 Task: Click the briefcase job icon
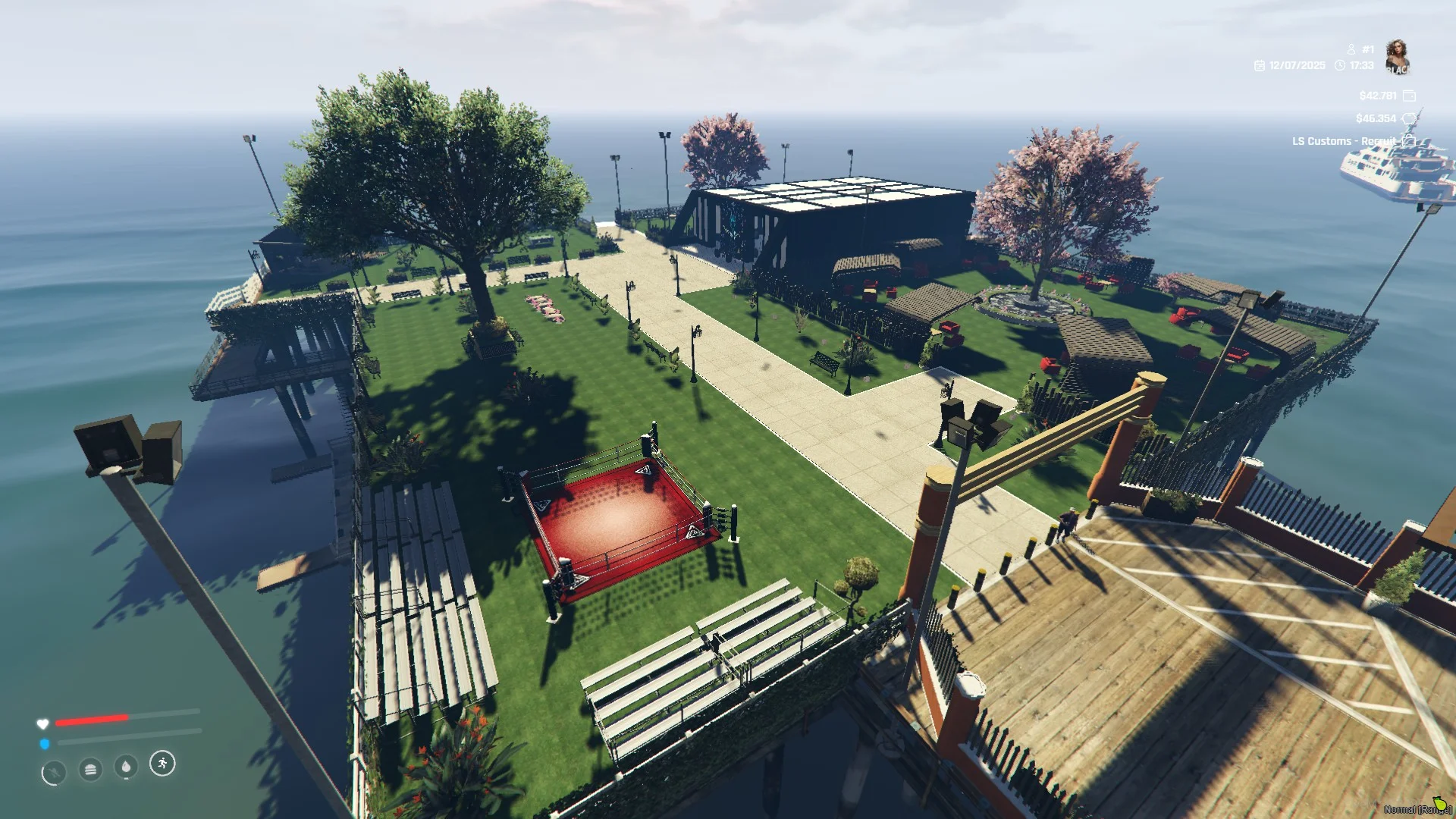click(1409, 141)
